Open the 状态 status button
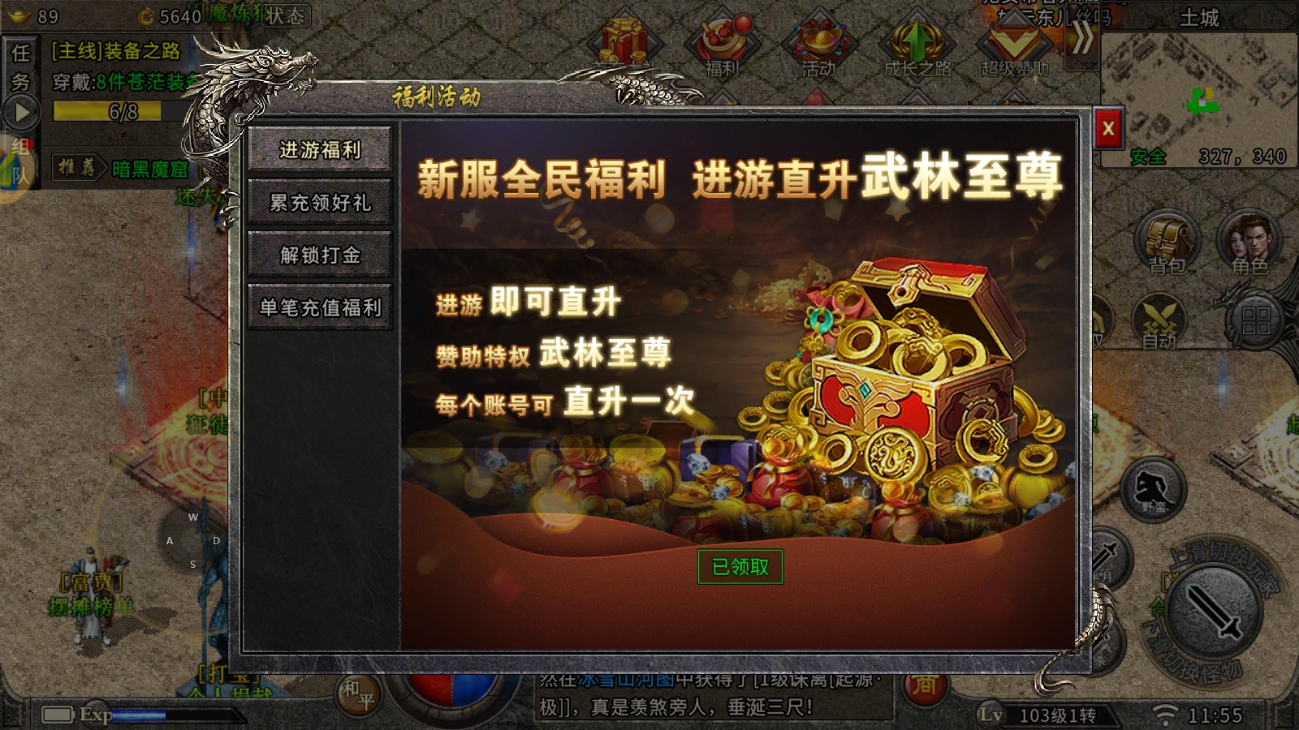 click(285, 16)
